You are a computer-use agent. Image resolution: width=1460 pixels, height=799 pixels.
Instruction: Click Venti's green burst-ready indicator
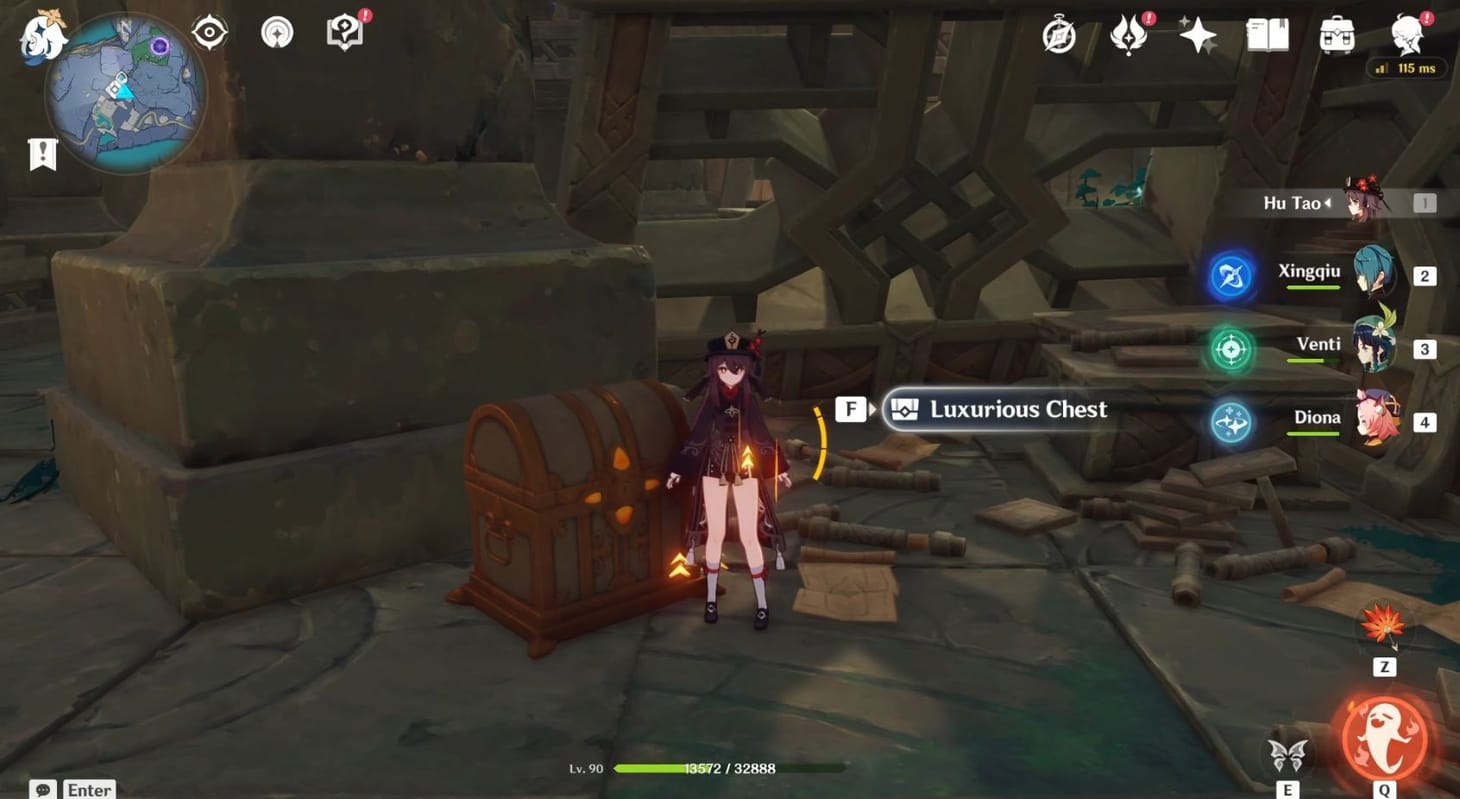click(x=1229, y=349)
